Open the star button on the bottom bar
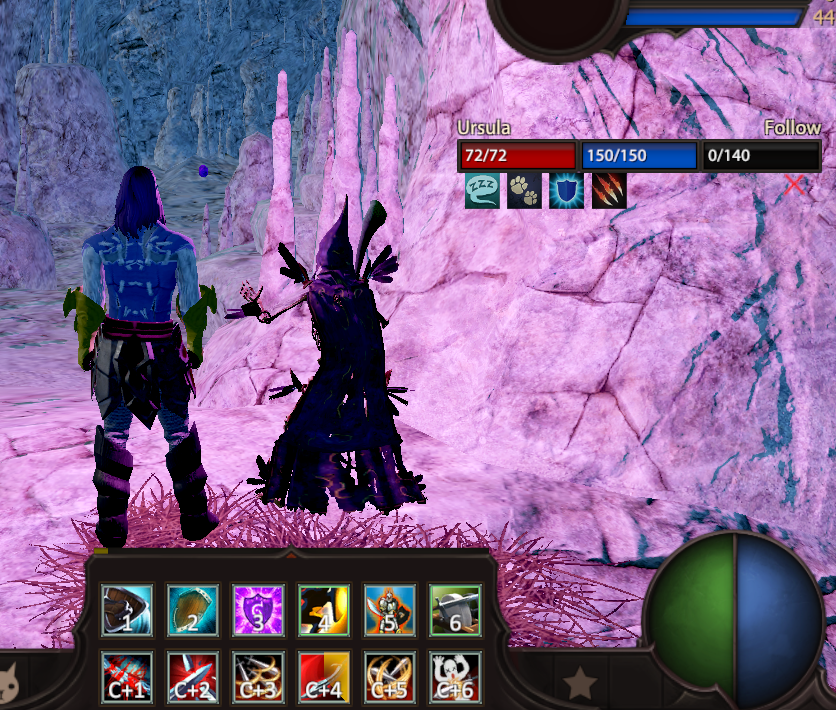Viewport: 836px width, 710px height. [x=580, y=684]
